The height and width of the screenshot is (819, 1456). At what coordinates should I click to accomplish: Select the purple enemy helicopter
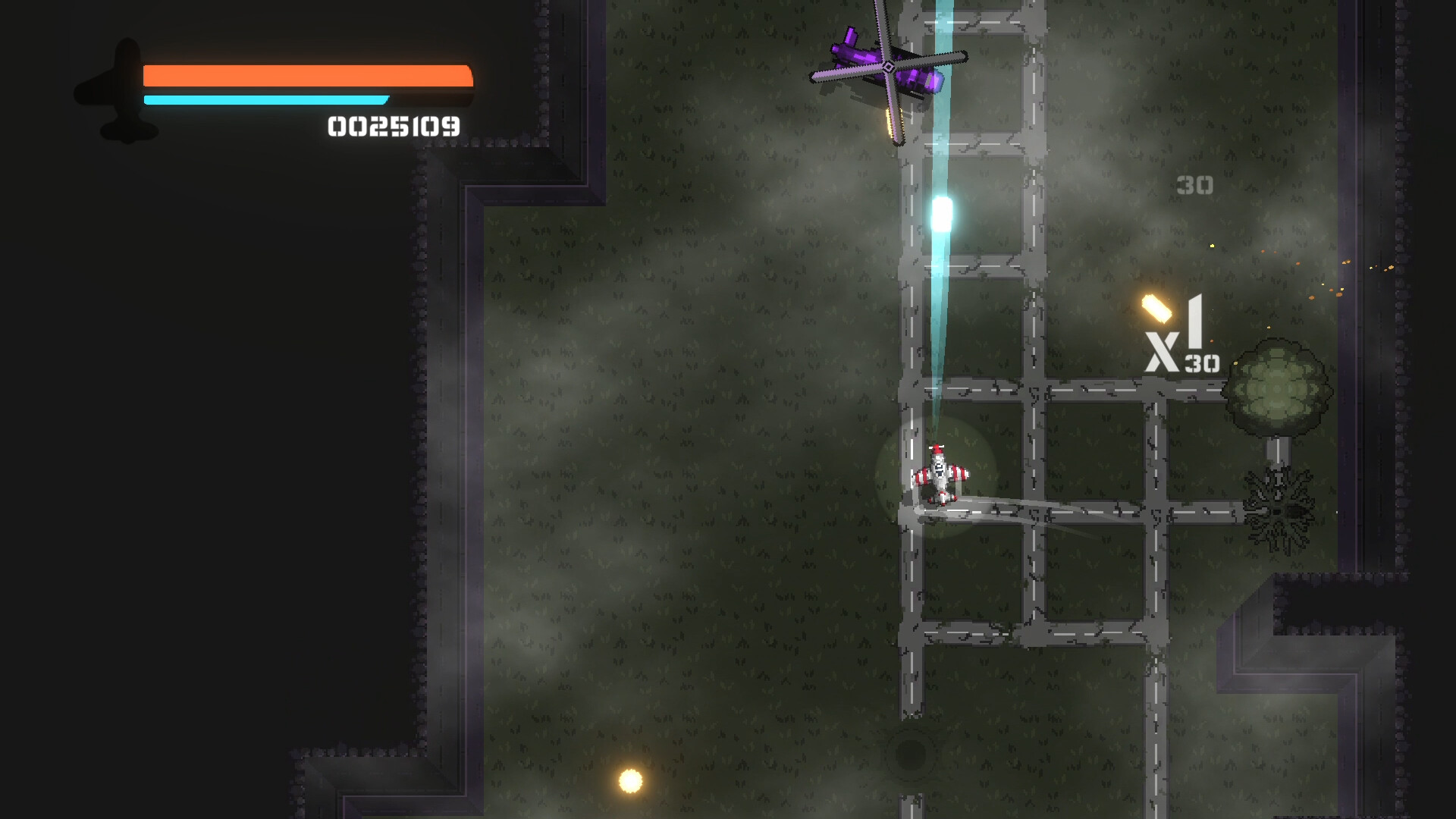pyautogui.click(x=887, y=64)
